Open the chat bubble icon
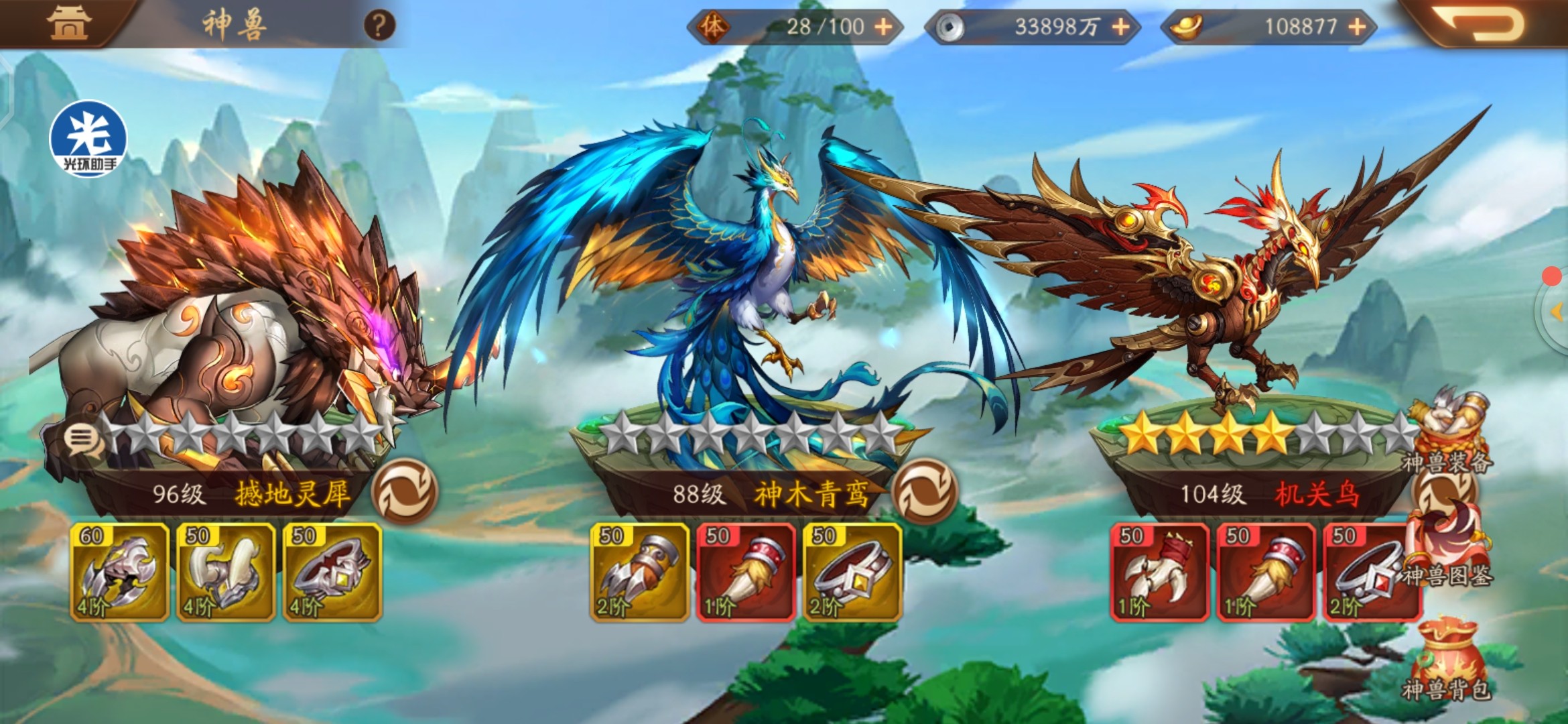Image resolution: width=1568 pixels, height=724 pixels. (x=81, y=440)
